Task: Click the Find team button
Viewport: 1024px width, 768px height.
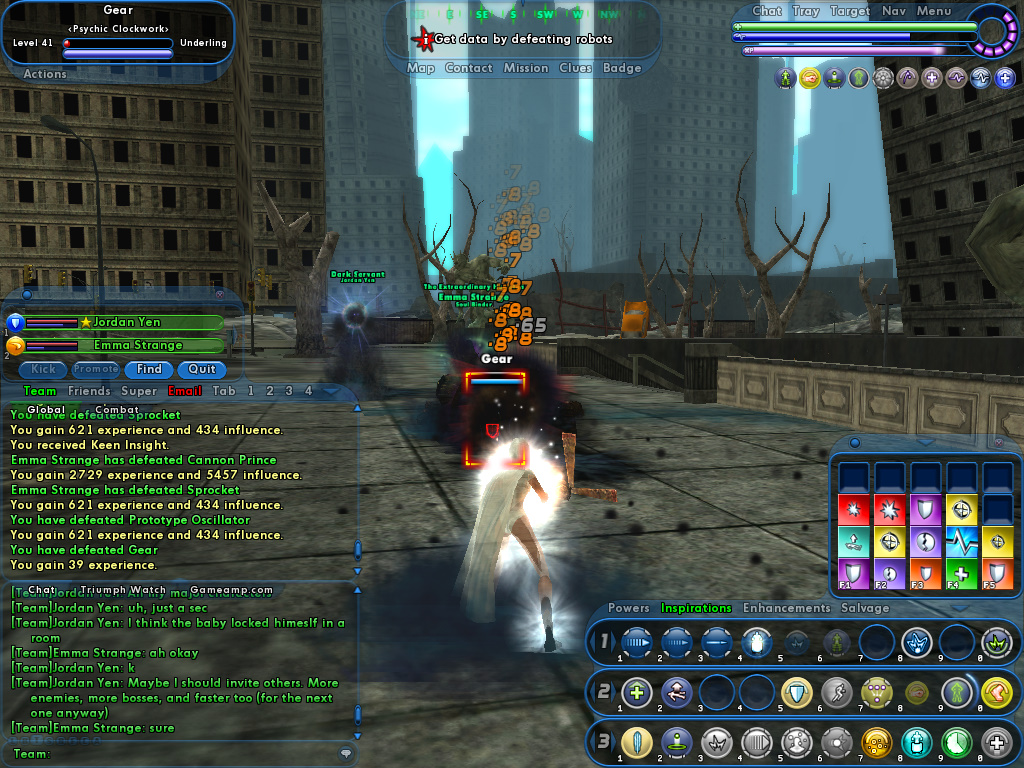Action: pos(149,369)
